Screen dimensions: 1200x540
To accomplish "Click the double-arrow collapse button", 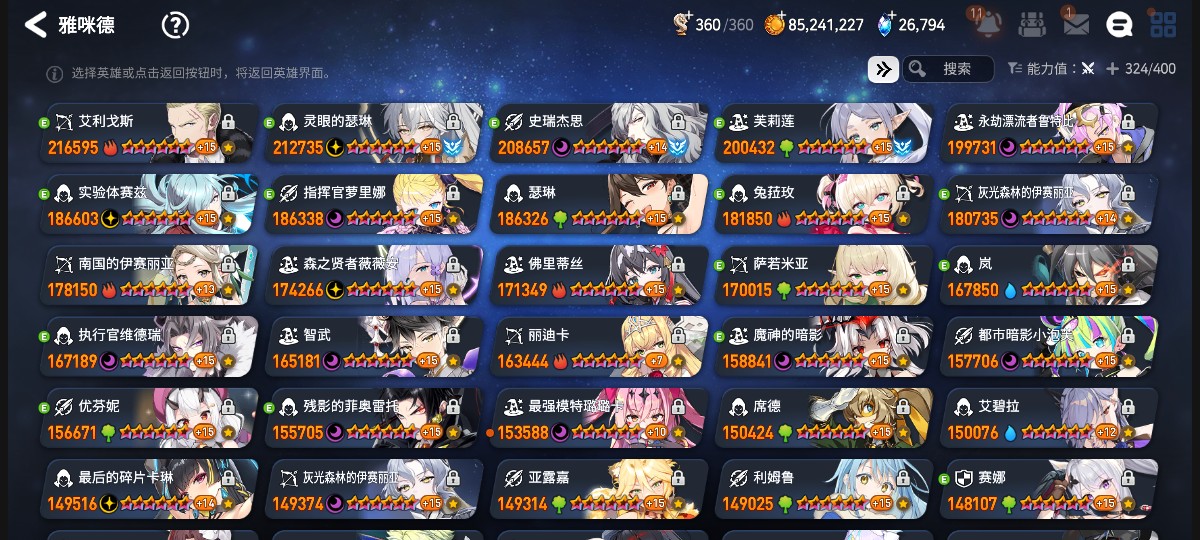I will tap(883, 69).
